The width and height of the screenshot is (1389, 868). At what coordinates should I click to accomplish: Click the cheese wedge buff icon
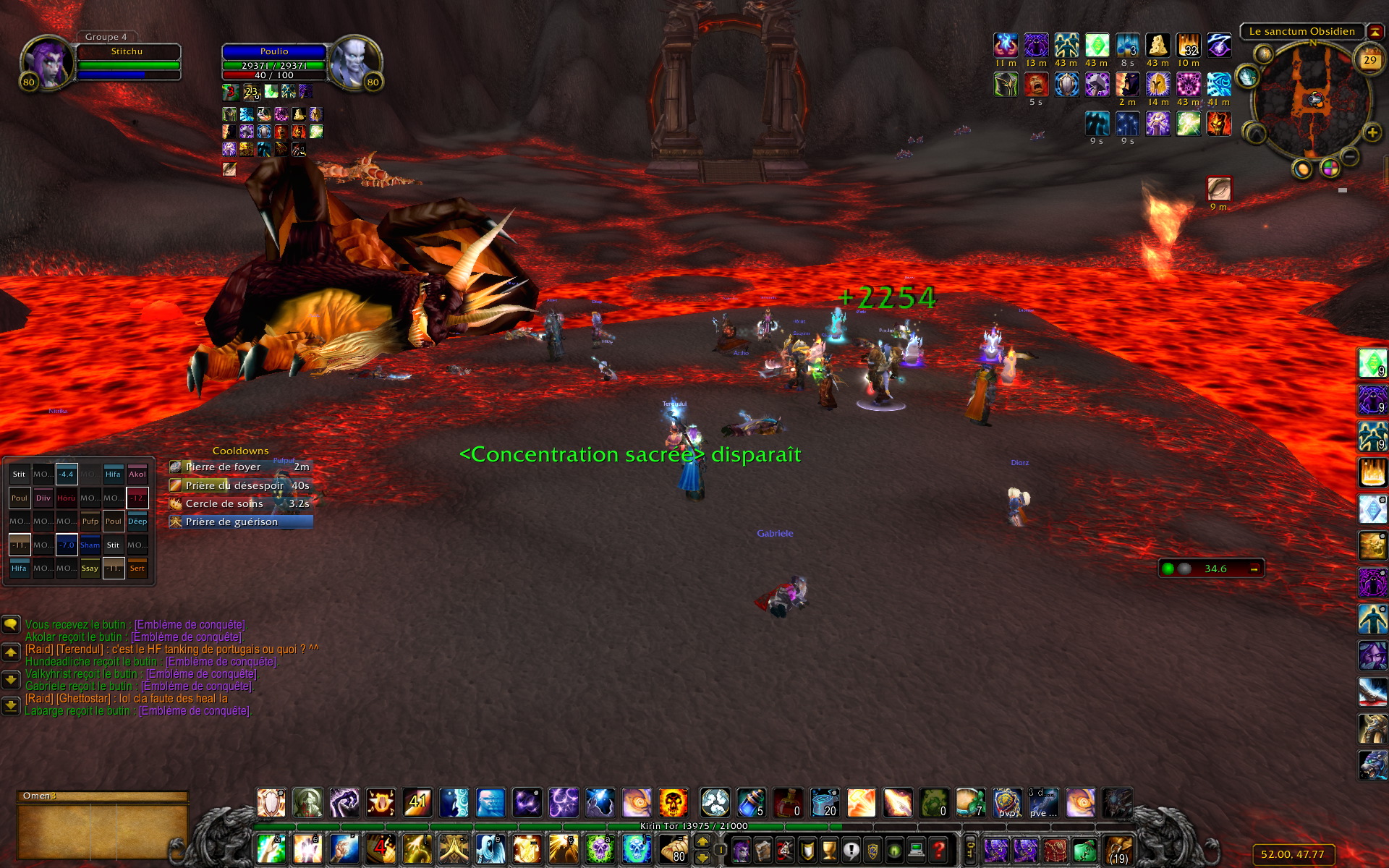pyautogui.click(x=1157, y=46)
